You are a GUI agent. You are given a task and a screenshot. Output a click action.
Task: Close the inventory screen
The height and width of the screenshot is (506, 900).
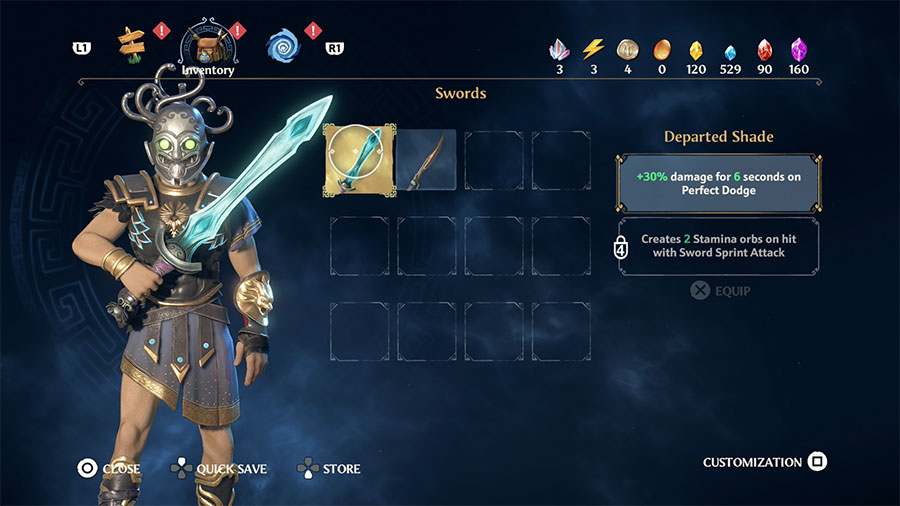(x=110, y=468)
